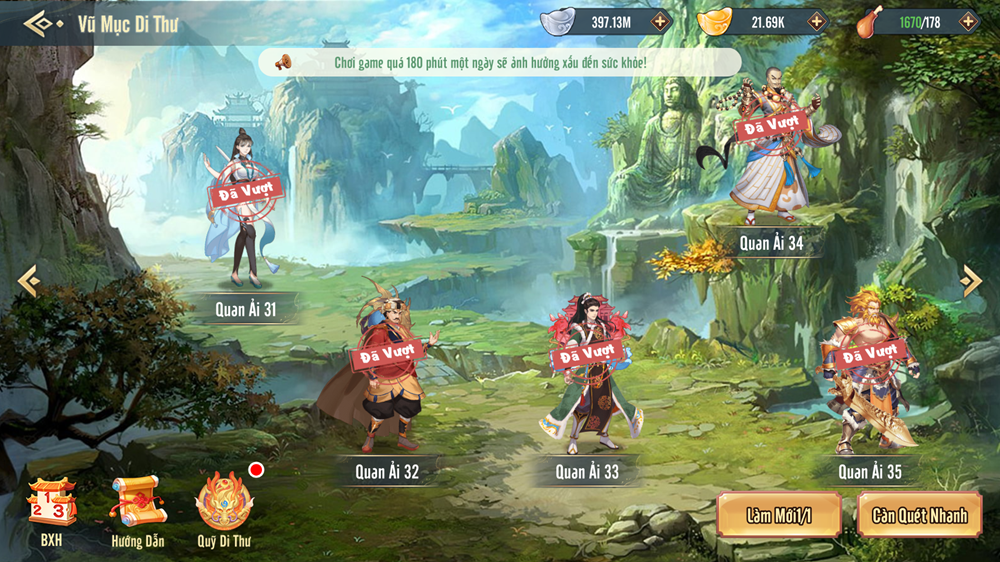
Task: Add more gold ingot currency
Action: [x=816, y=21]
